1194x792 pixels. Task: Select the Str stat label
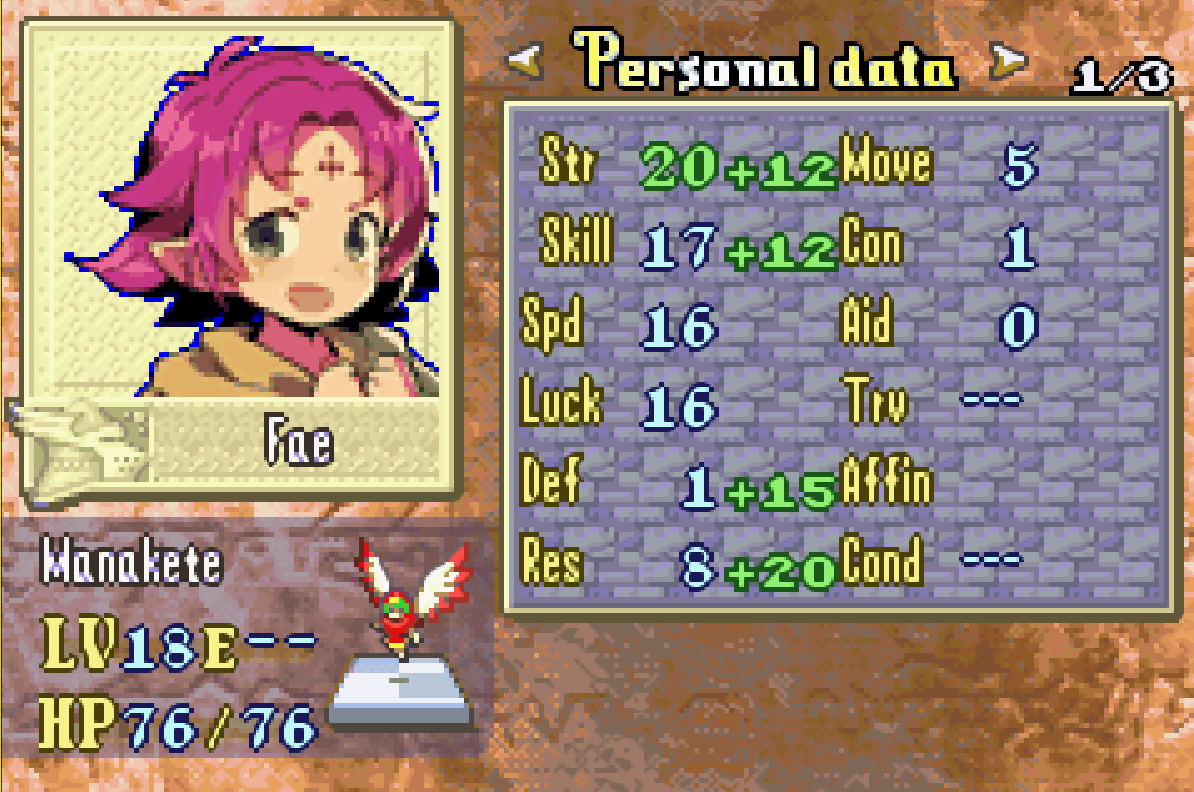566,163
